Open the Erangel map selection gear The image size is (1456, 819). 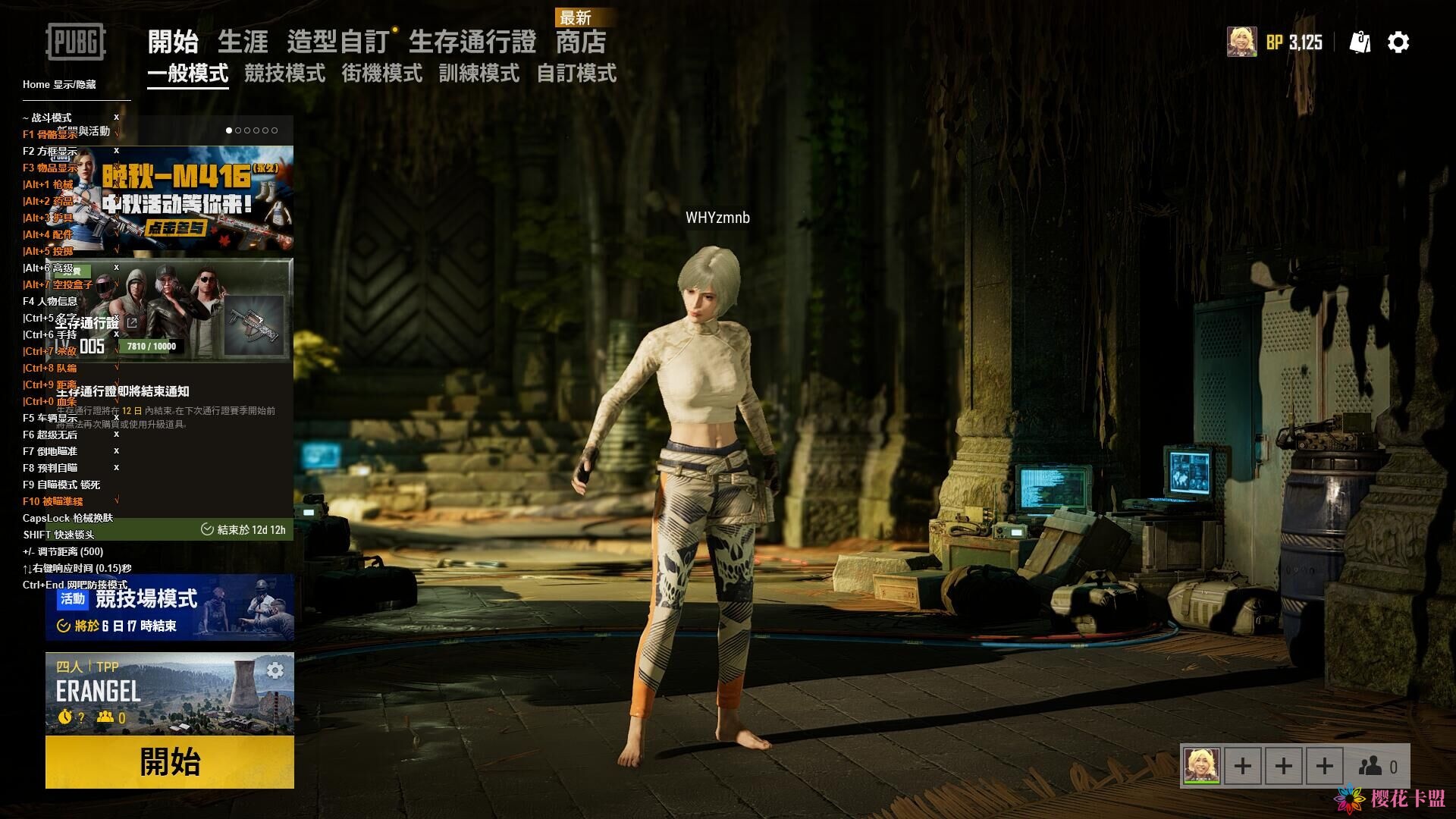(275, 670)
